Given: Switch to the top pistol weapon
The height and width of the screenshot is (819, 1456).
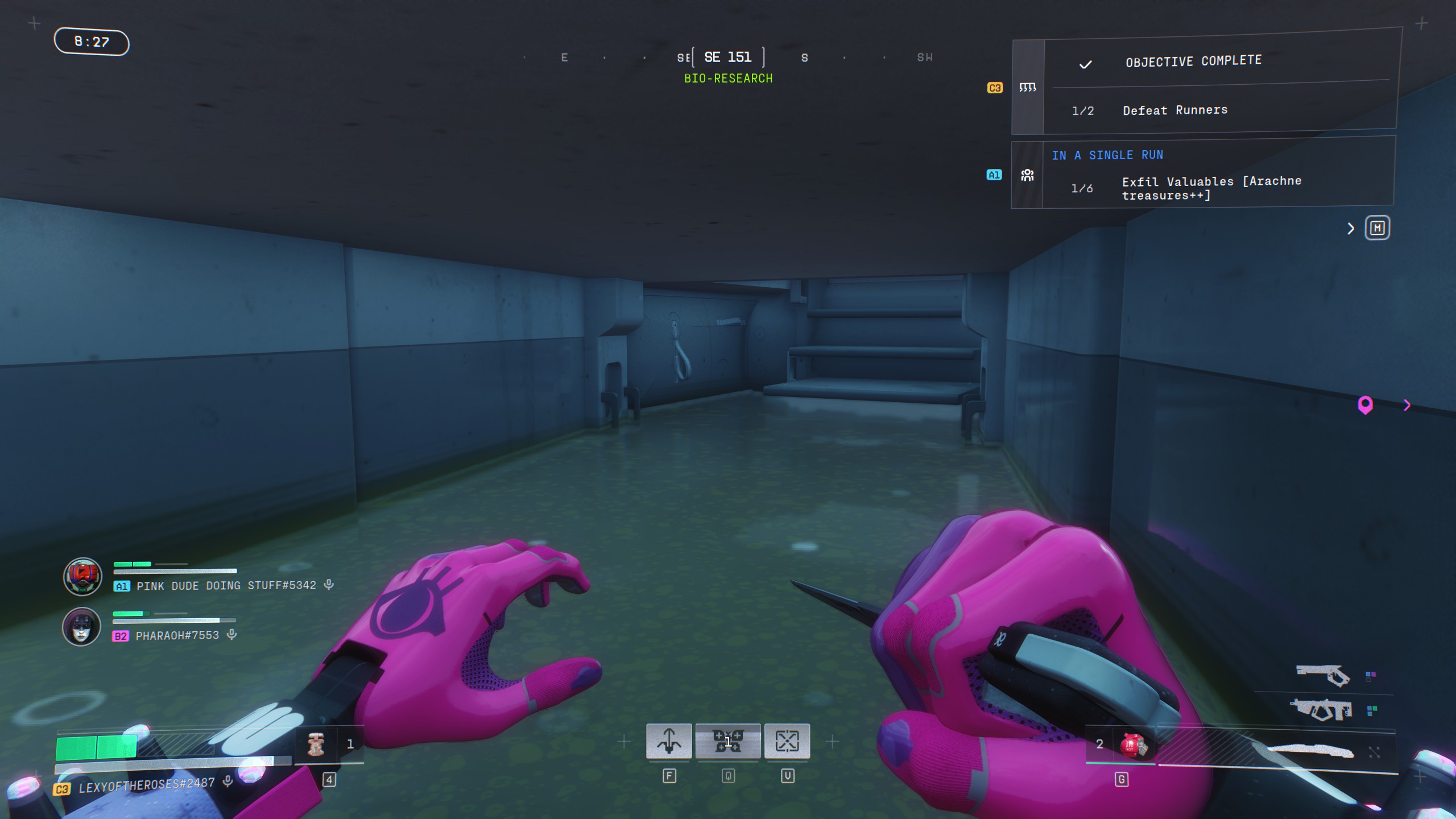Looking at the screenshot, I should (1323, 675).
